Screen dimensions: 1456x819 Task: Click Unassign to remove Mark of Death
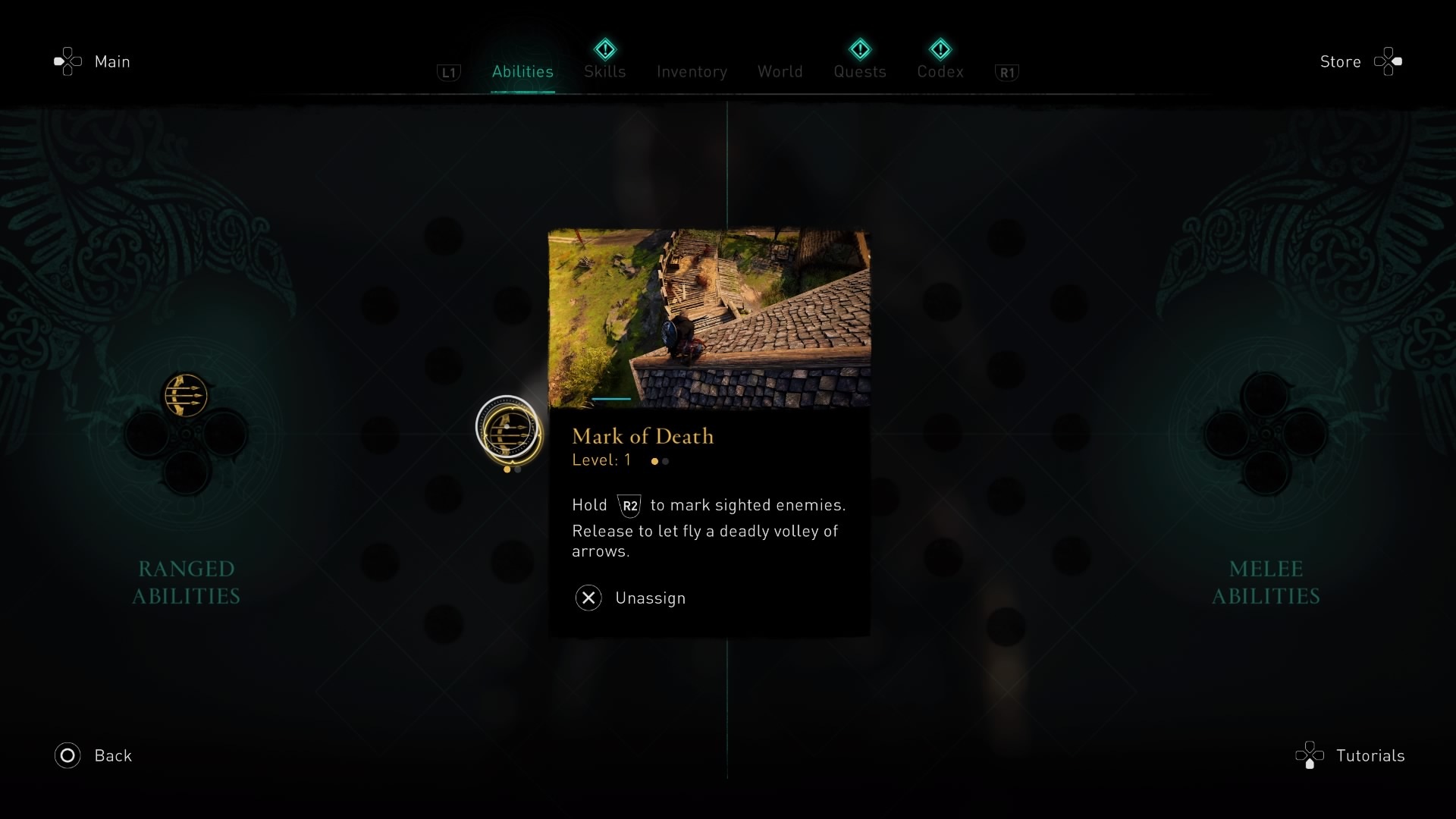650,598
